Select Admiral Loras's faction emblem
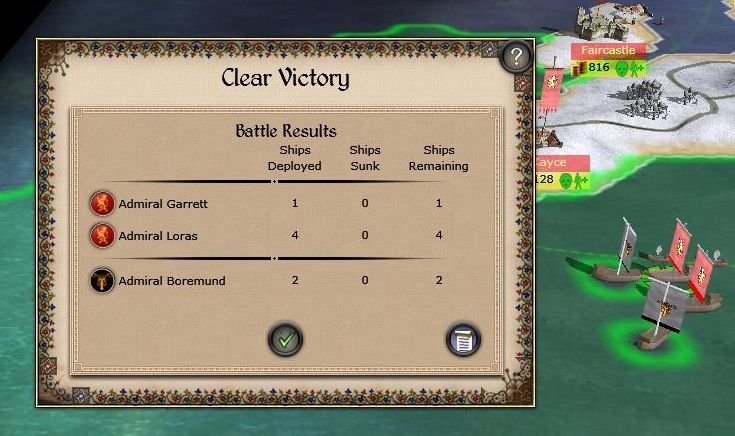The image size is (735, 436). pos(102,236)
